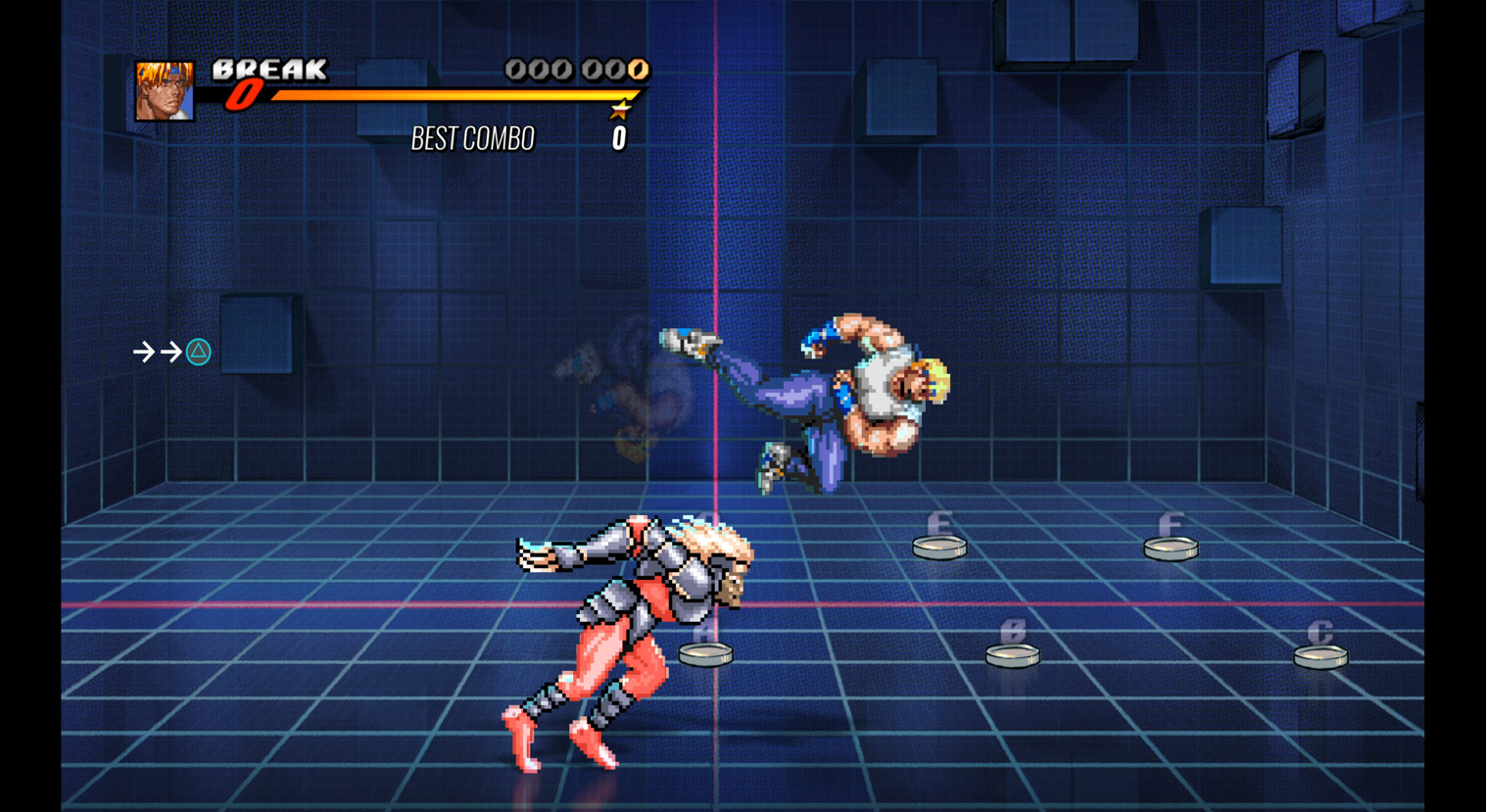Click the leftmost grey zero of the score display
1486x812 pixels.
[x=513, y=70]
